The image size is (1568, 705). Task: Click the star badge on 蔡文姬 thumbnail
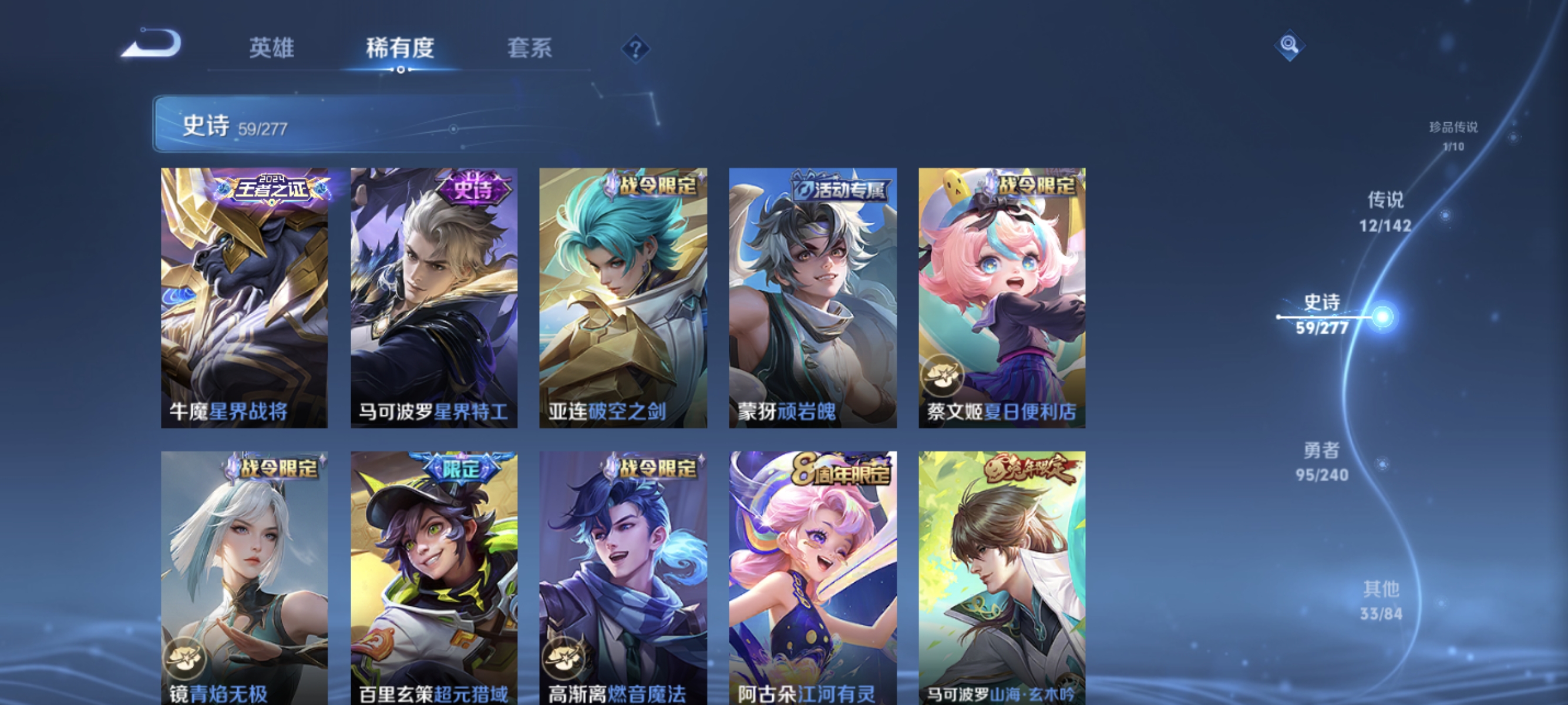[x=943, y=376]
